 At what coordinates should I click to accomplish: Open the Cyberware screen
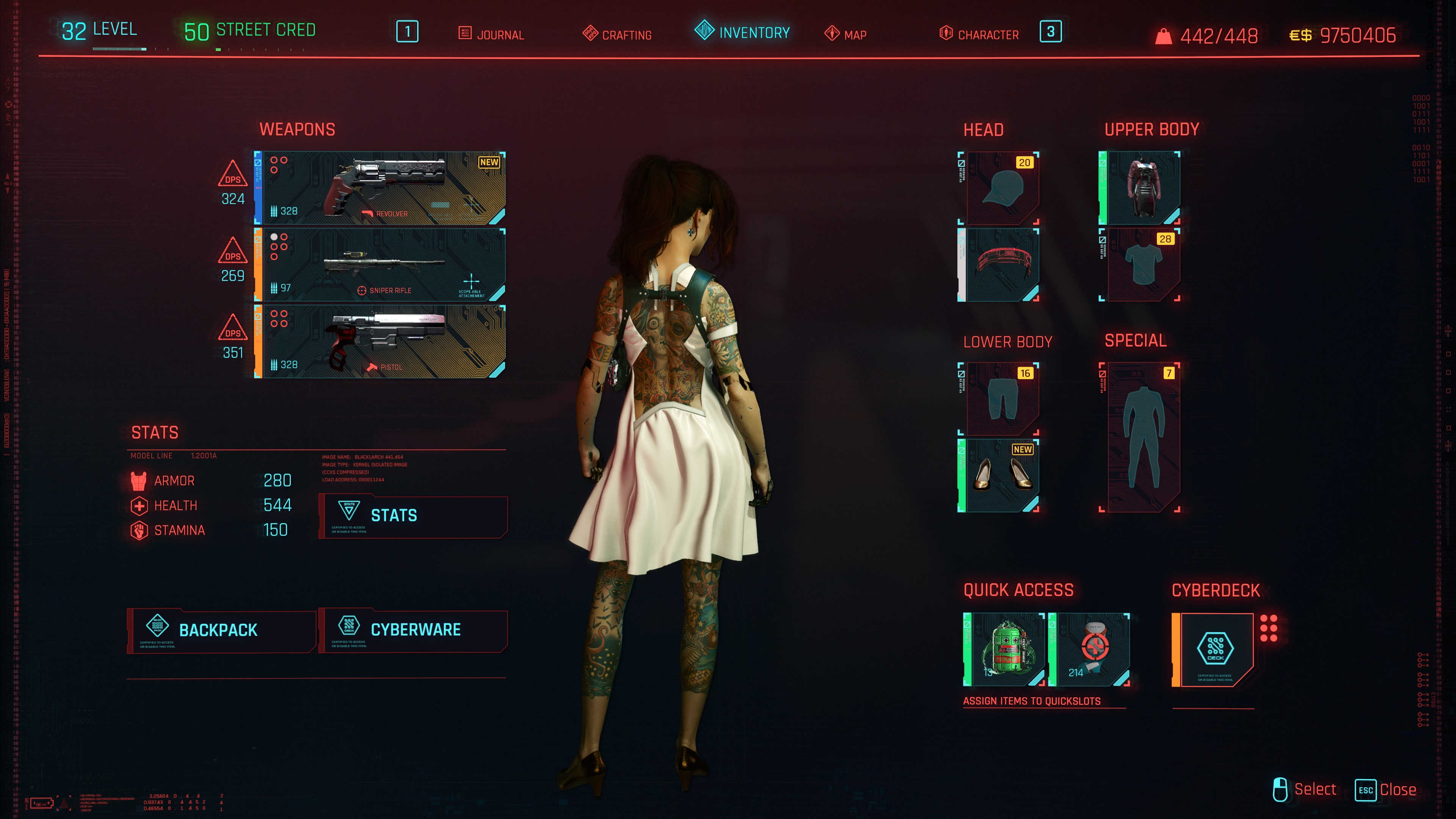[413, 630]
